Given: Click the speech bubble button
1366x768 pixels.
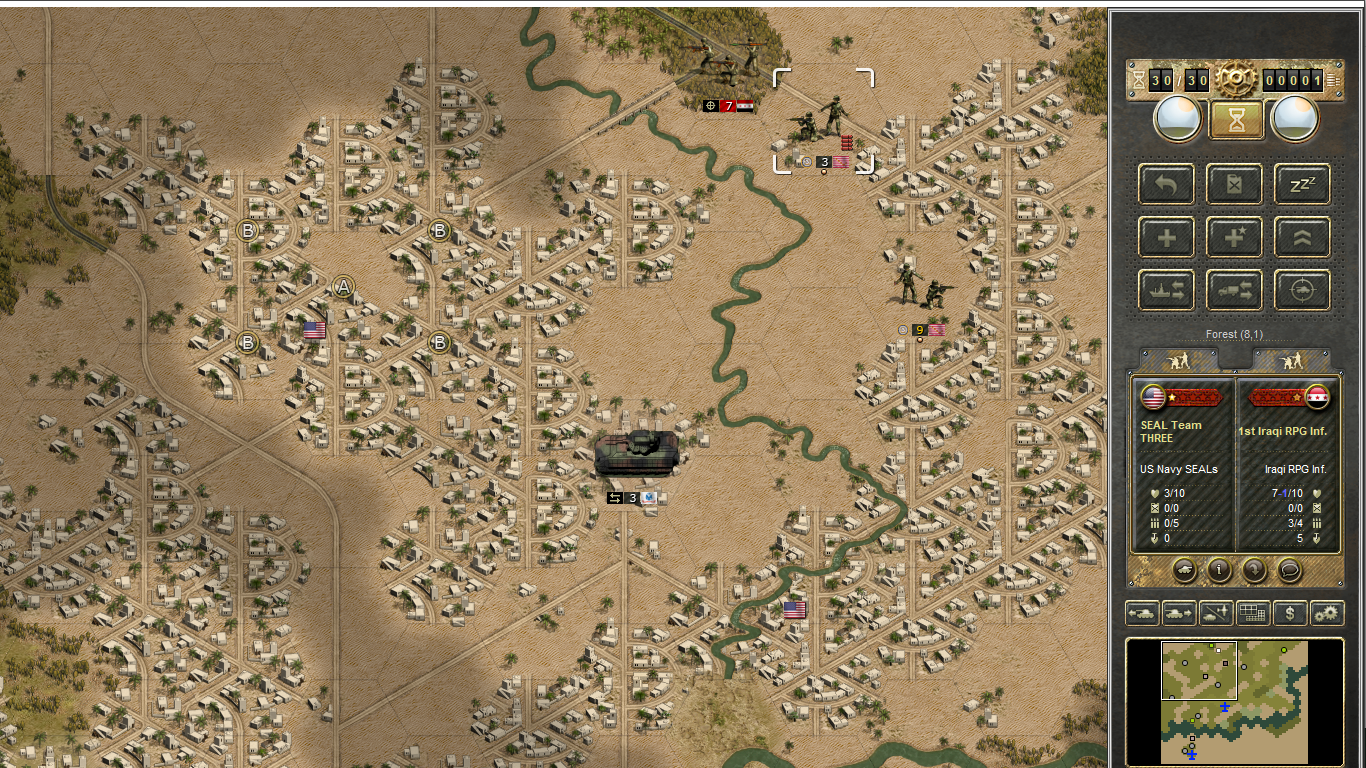Looking at the screenshot, I should point(1290,570).
